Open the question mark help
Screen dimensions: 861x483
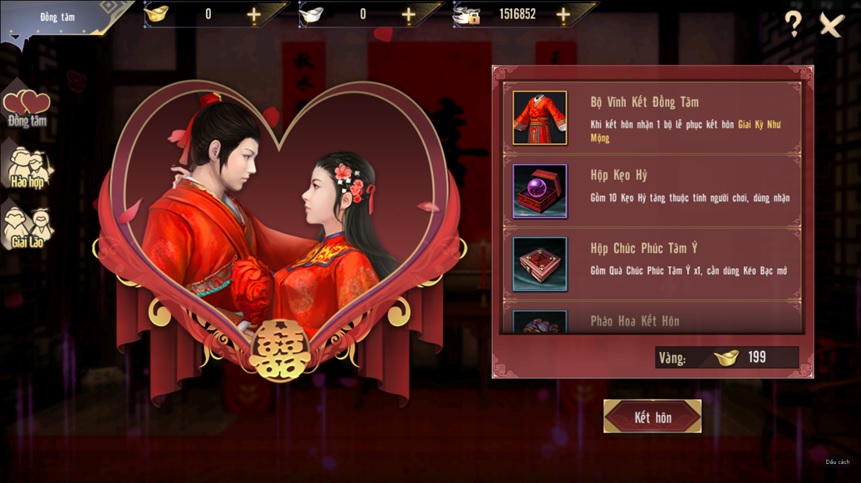click(x=792, y=25)
